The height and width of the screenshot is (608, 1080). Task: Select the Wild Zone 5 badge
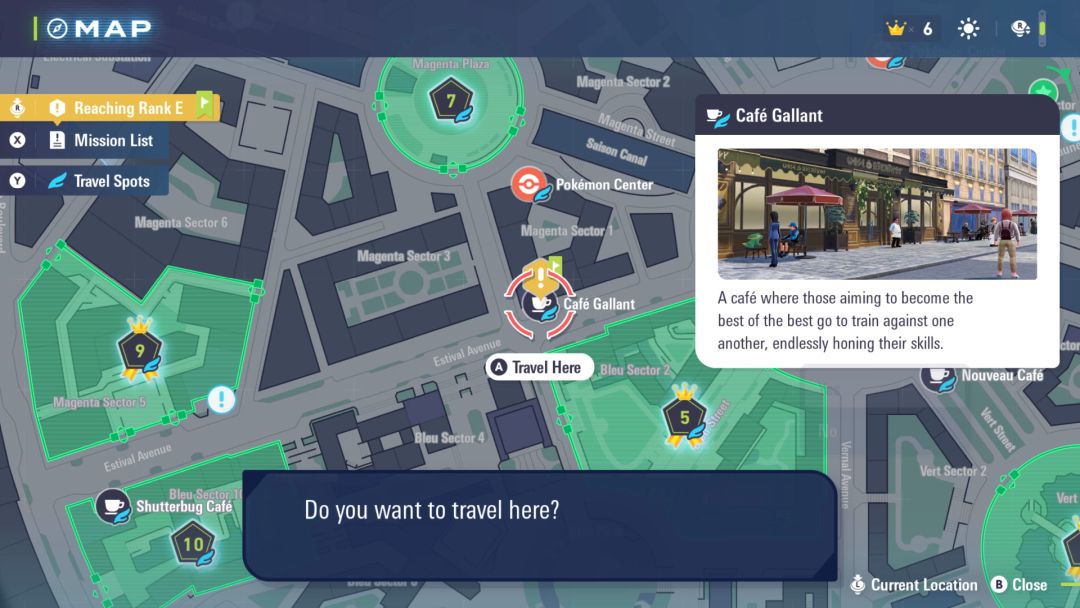coord(685,417)
